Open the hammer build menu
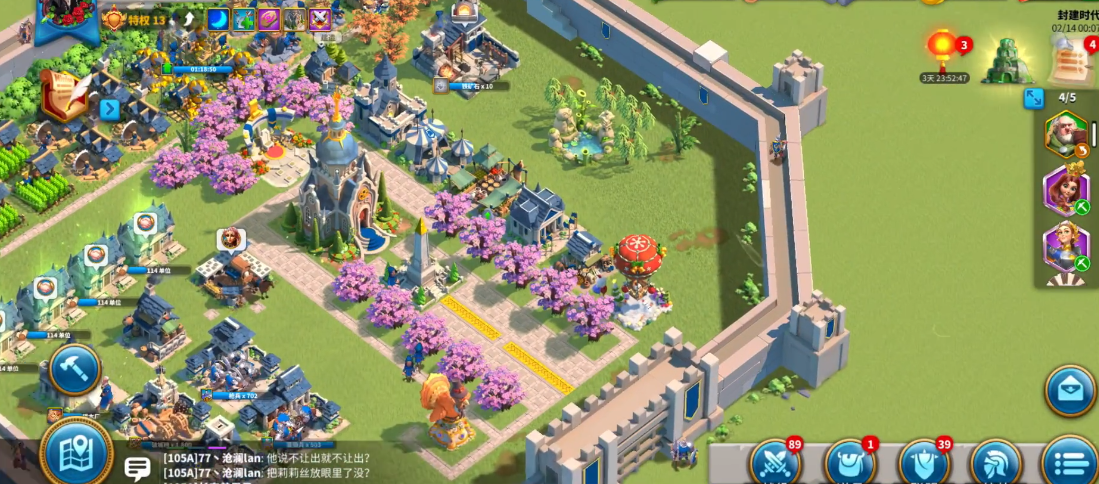Image resolution: width=1099 pixels, height=484 pixels. (74, 371)
